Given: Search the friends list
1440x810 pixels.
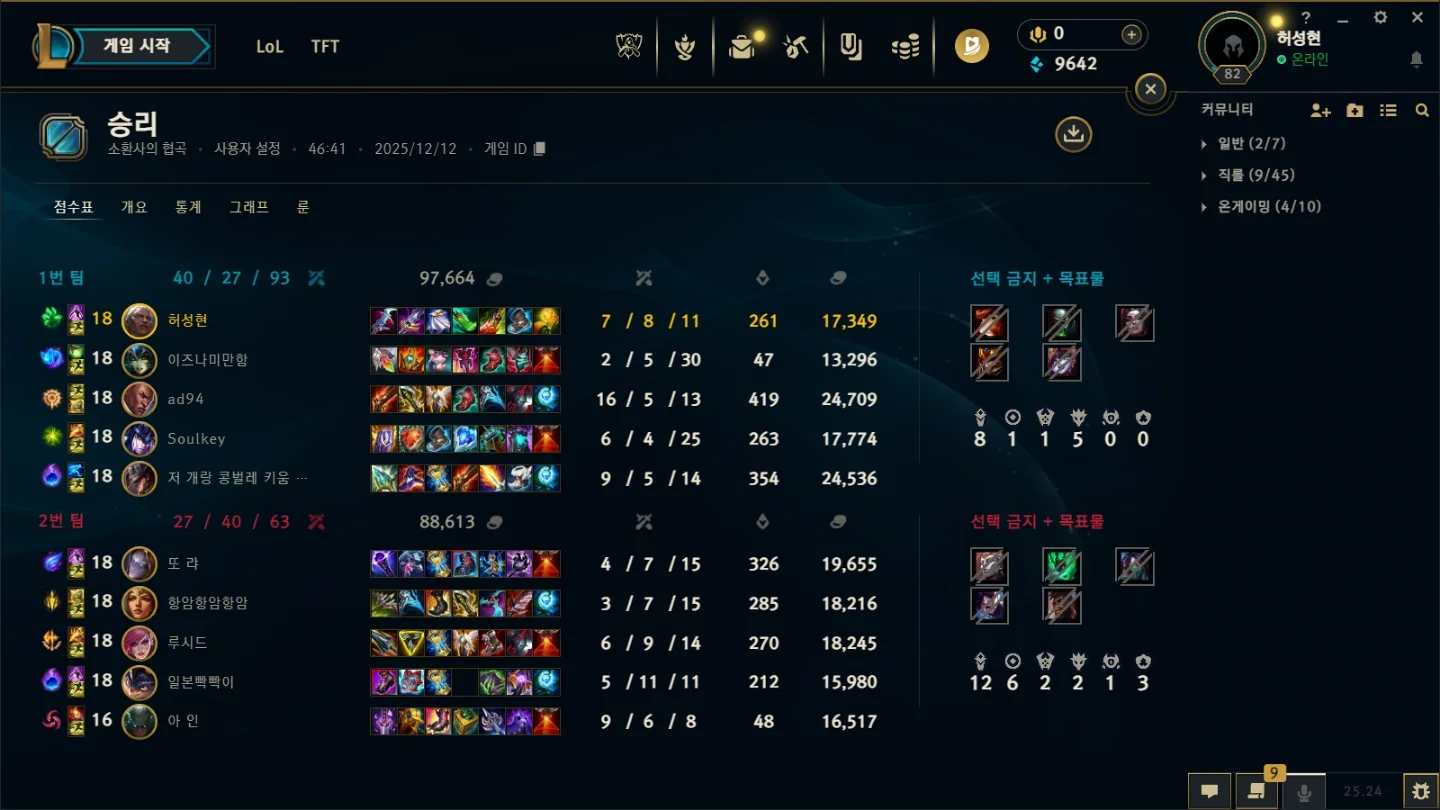Looking at the screenshot, I should pyautogui.click(x=1422, y=110).
